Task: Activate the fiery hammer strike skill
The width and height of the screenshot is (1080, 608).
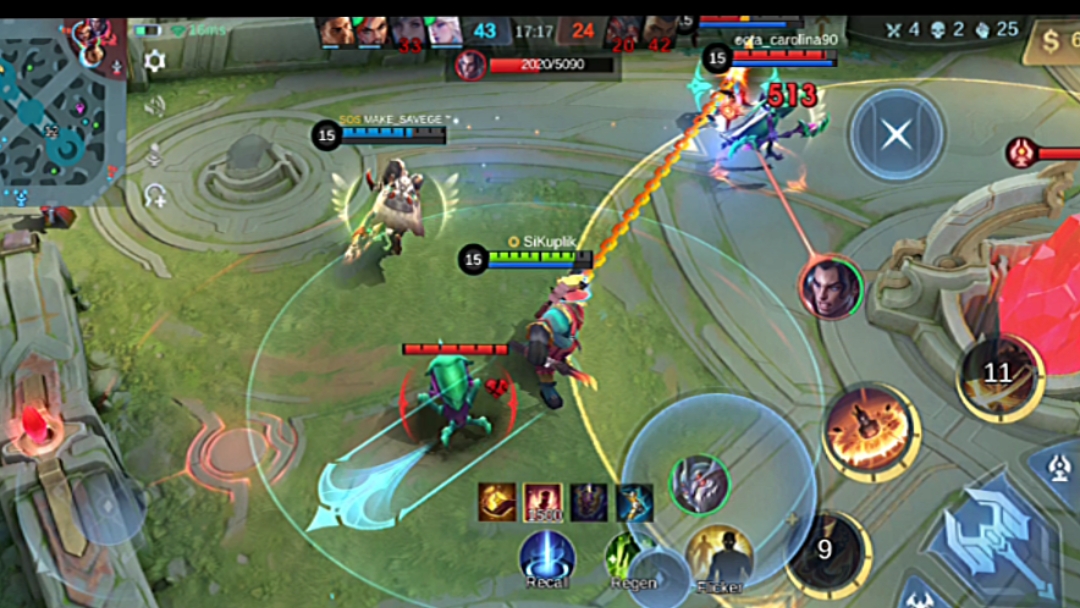Action: [x=870, y=430]
